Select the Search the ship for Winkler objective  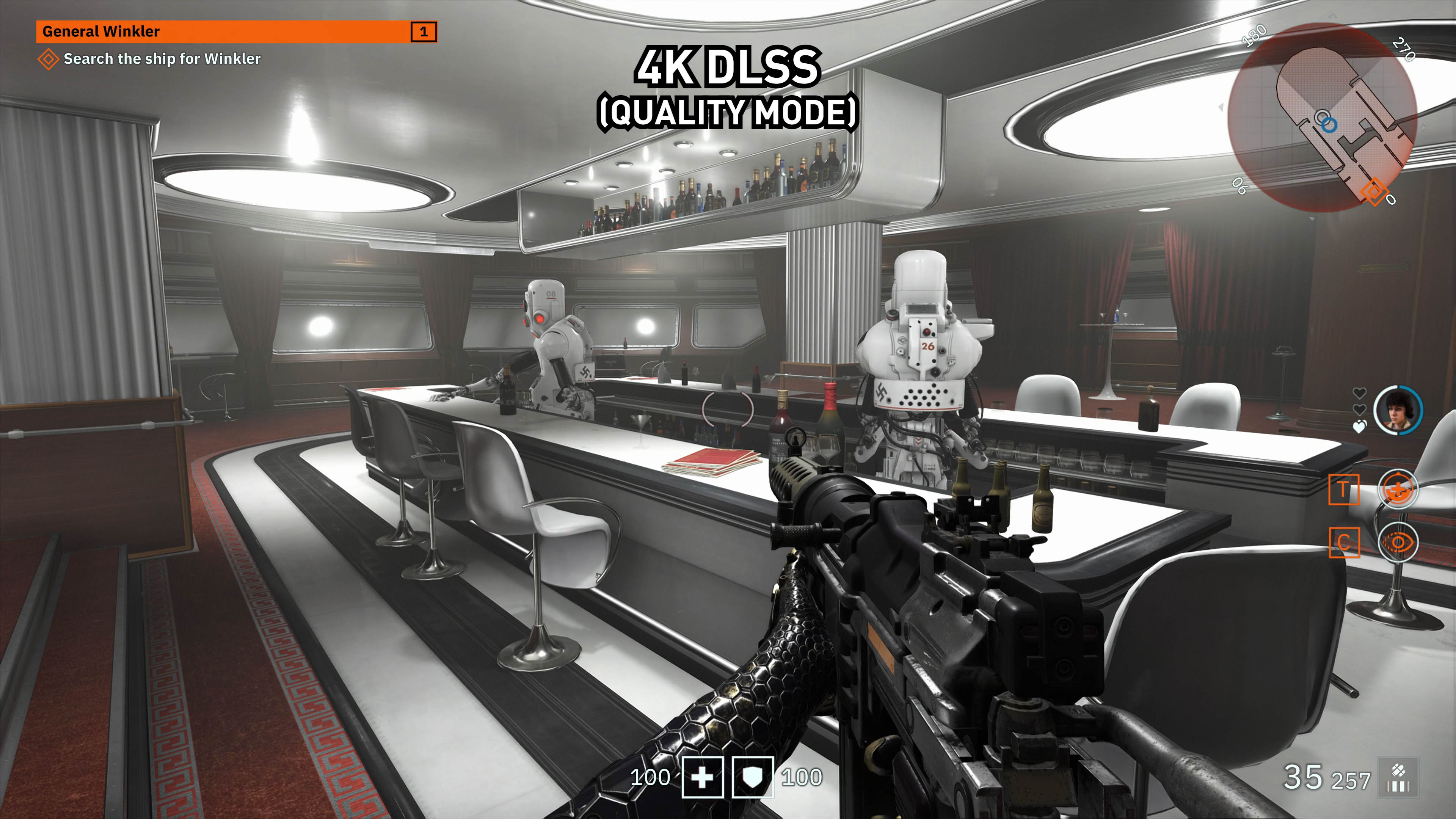pos(162,59)
